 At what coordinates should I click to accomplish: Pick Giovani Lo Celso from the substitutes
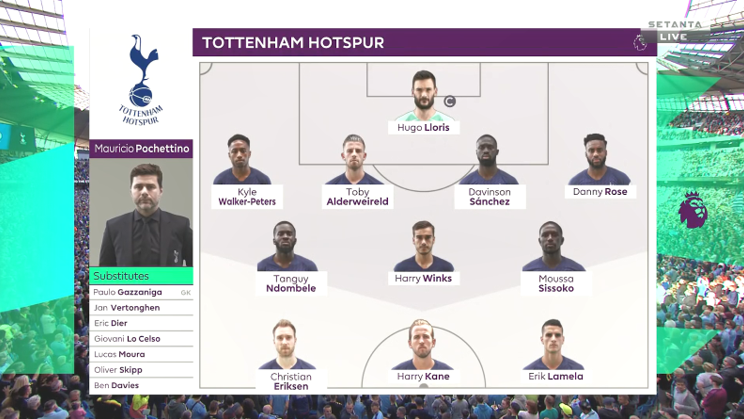tap(141, 339)
